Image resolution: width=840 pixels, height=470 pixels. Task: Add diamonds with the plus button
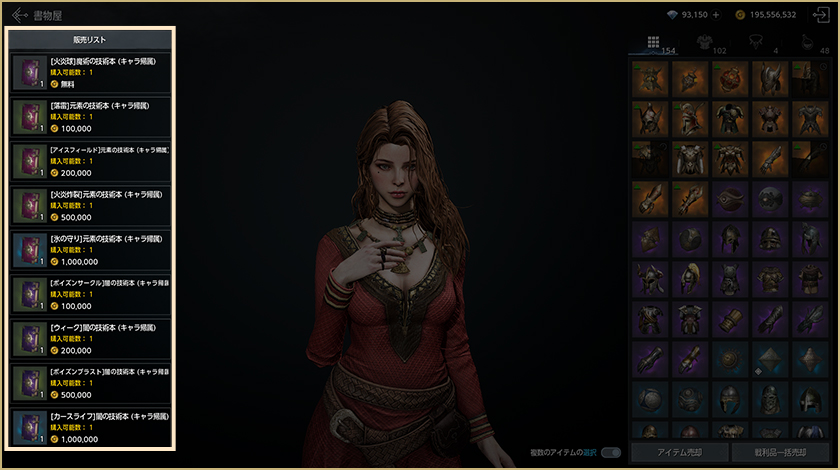click(717, 16)
